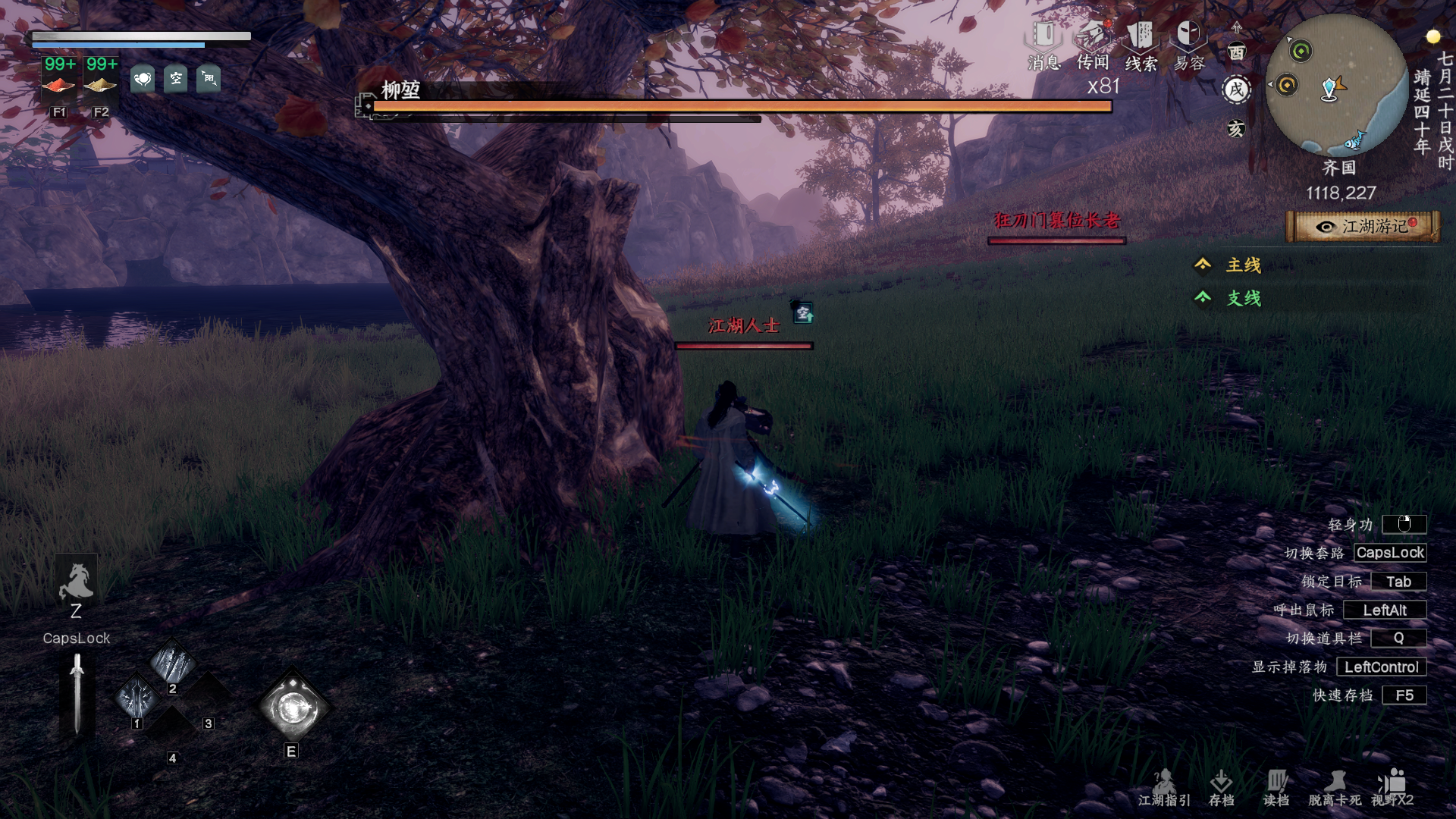1456x819 pixels.
Task: Open the 易容 disguise menu
Action: (x=1188, y=45)
